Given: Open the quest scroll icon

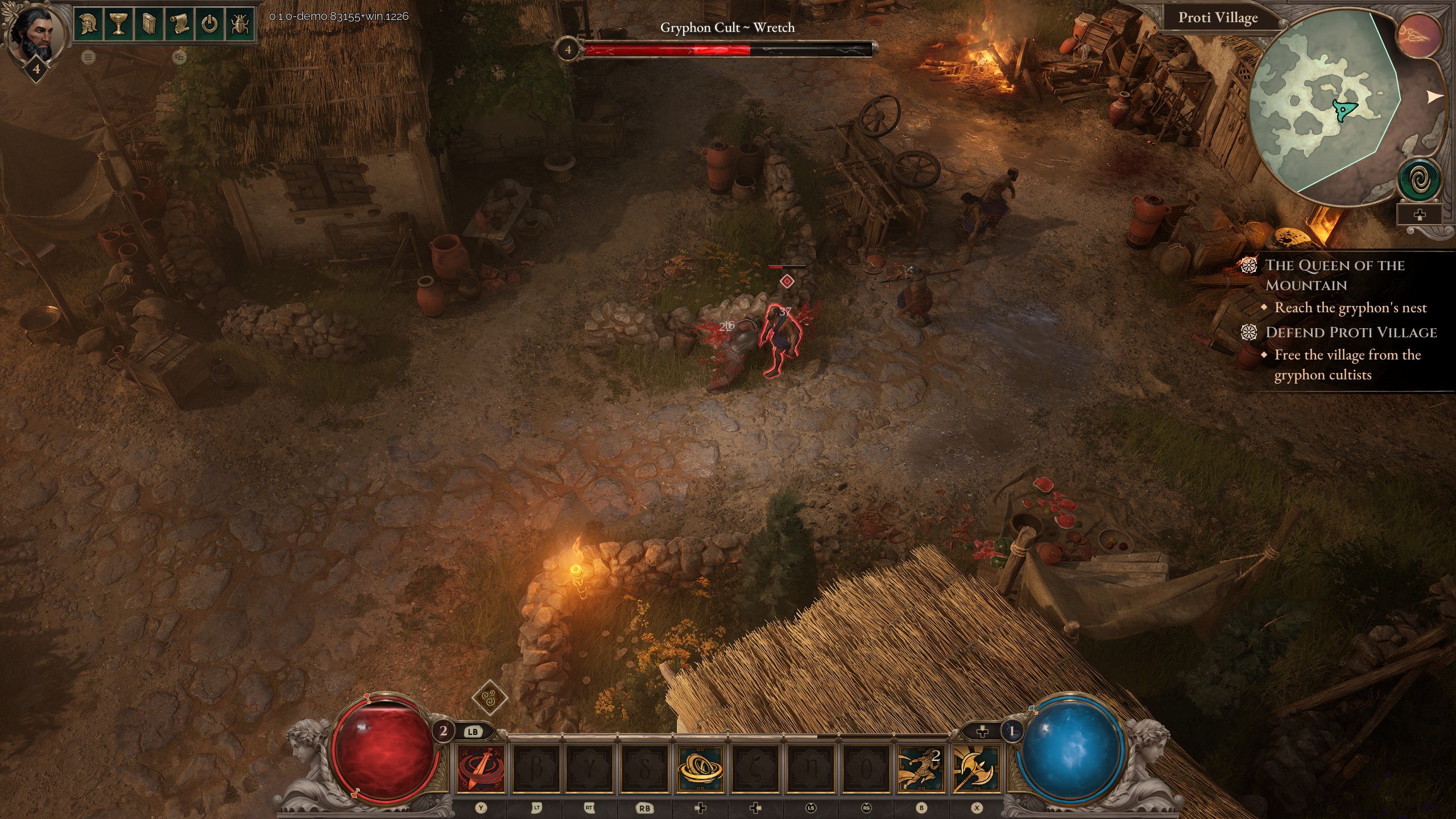Looking at the screenshot, I should (x=180, y=24).
